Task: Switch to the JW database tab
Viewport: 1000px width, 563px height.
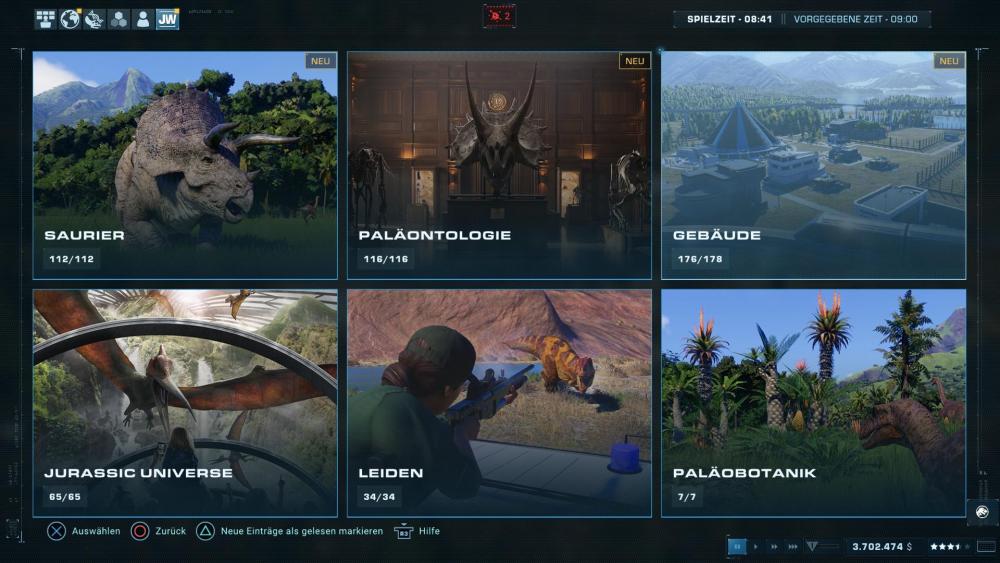Action: tap(168, 19)
